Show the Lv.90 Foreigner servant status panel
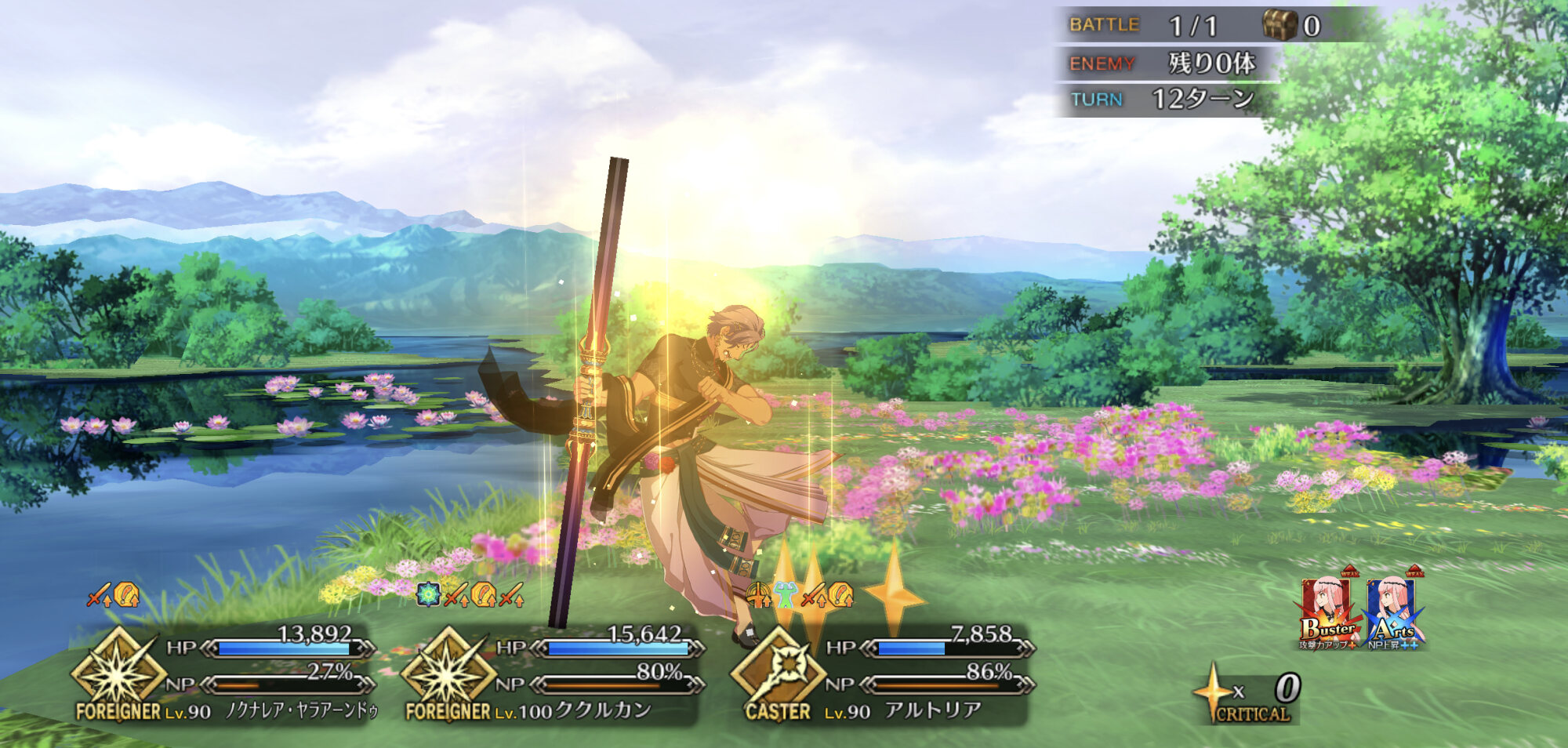This screenshot has width=1568, height=748. tap(222, 676)
